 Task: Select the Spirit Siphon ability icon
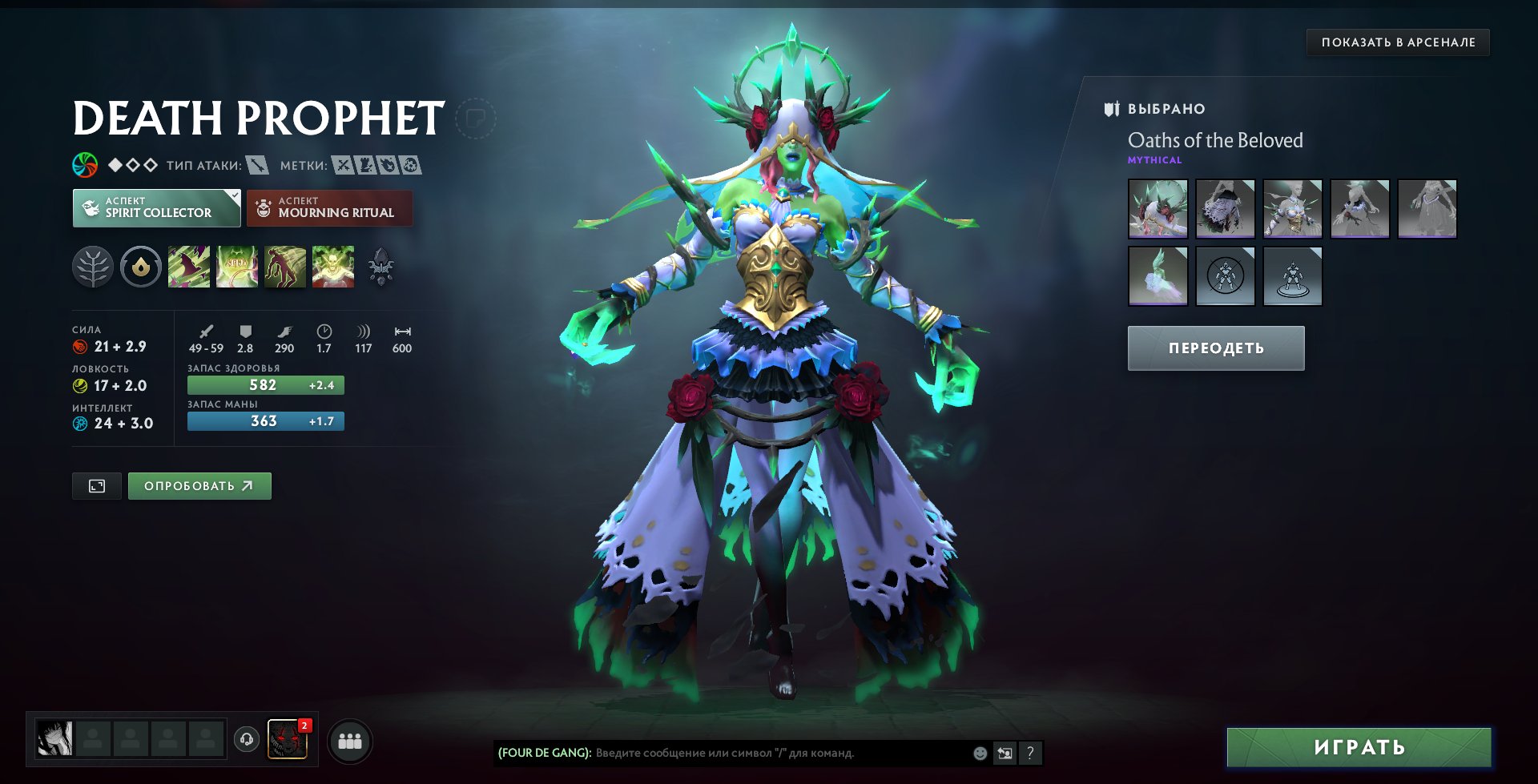tap(285, 267)
